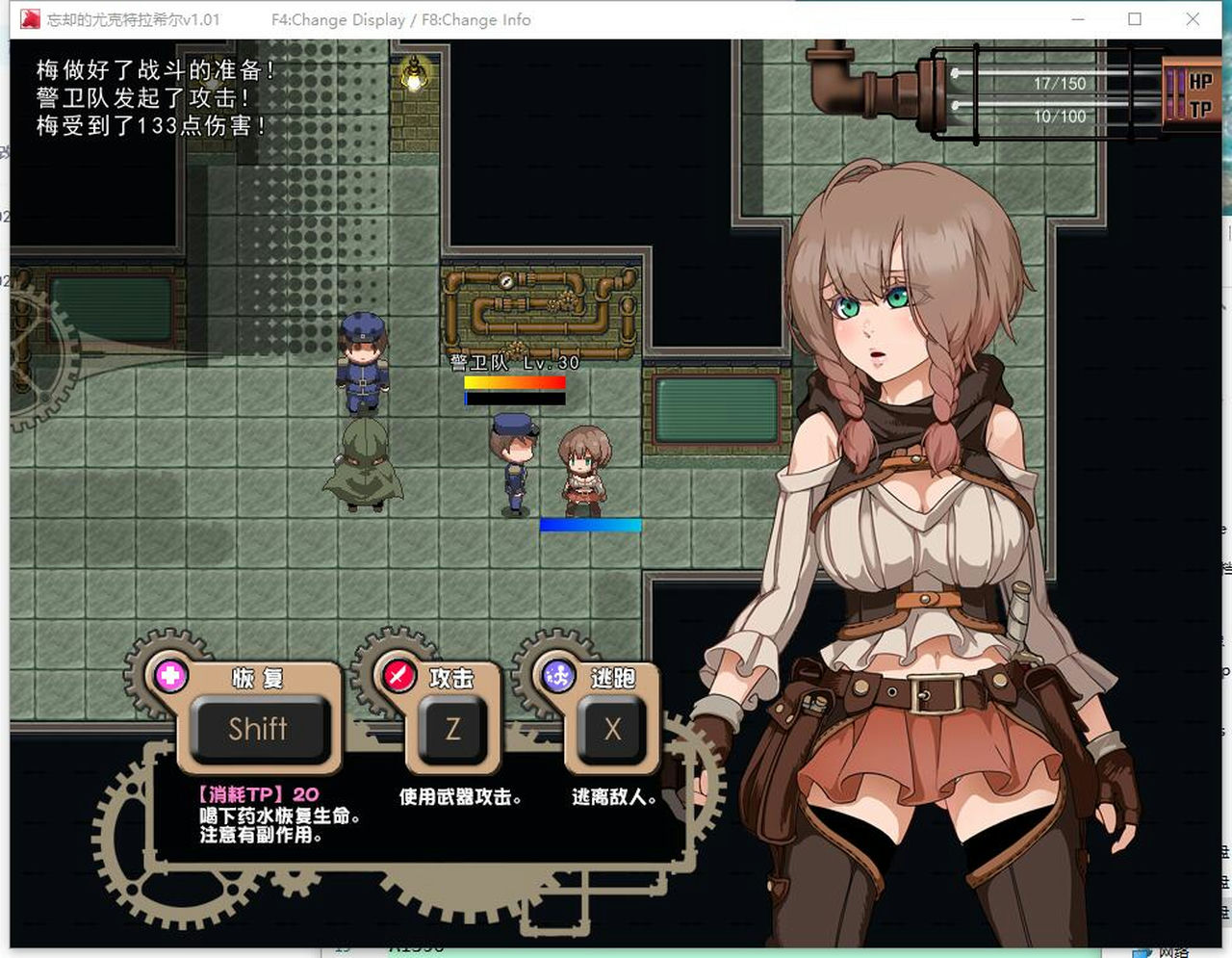Click the HP/TP gauge icon top right
1232x958 pixels.
(1193, 91)
